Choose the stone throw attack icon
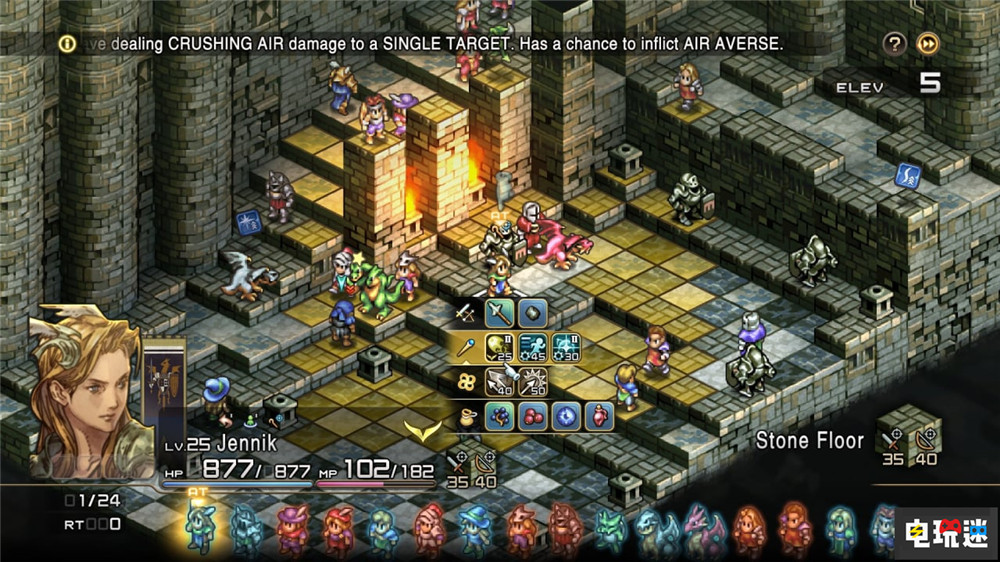1000x562 pixels. [x=531, y=314]
